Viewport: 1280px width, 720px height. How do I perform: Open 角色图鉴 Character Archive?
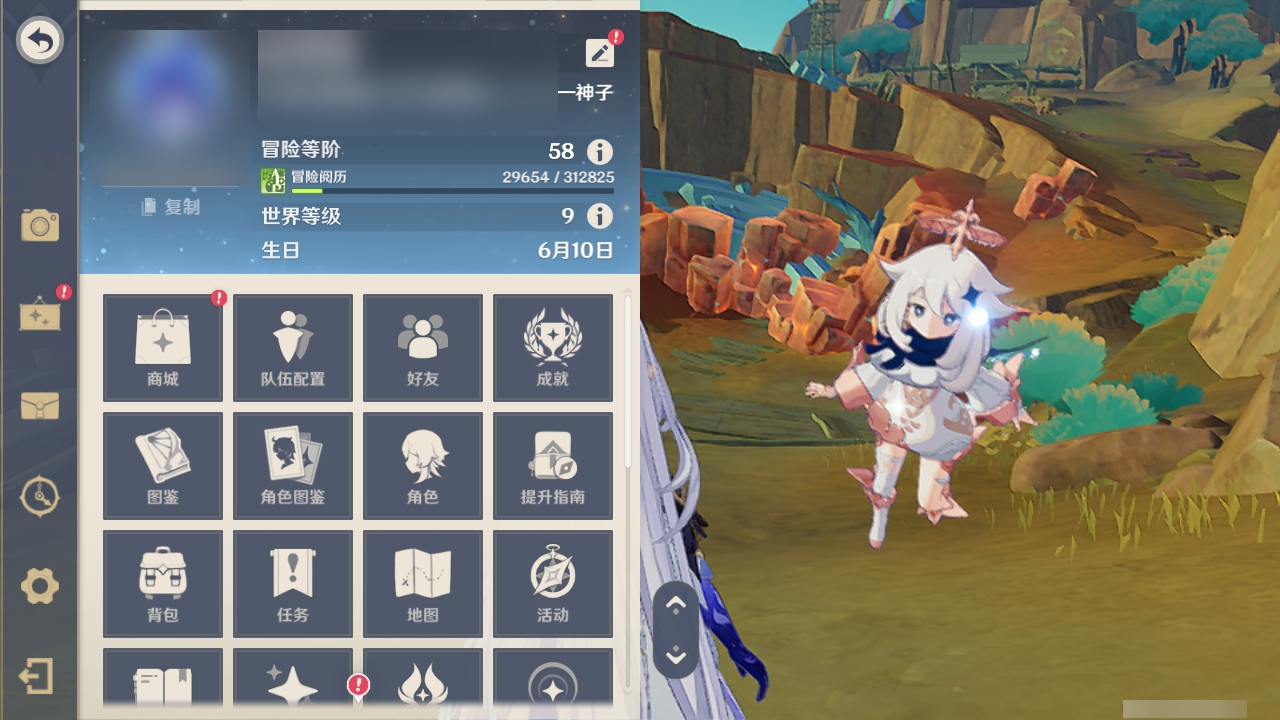click(x=292, y=465)
